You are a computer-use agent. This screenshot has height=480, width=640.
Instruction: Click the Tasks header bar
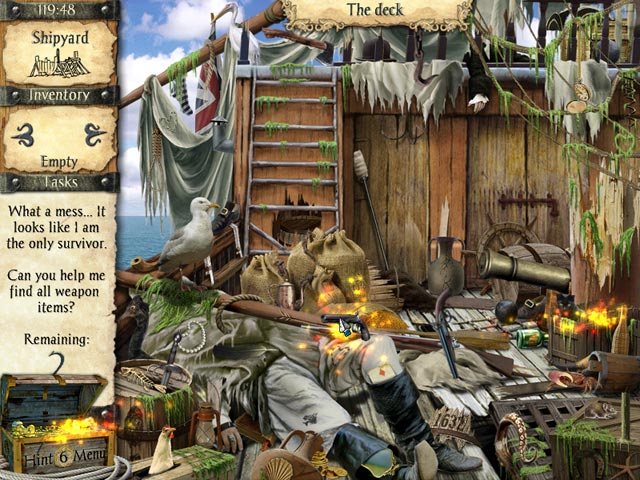tap(59, 182)
